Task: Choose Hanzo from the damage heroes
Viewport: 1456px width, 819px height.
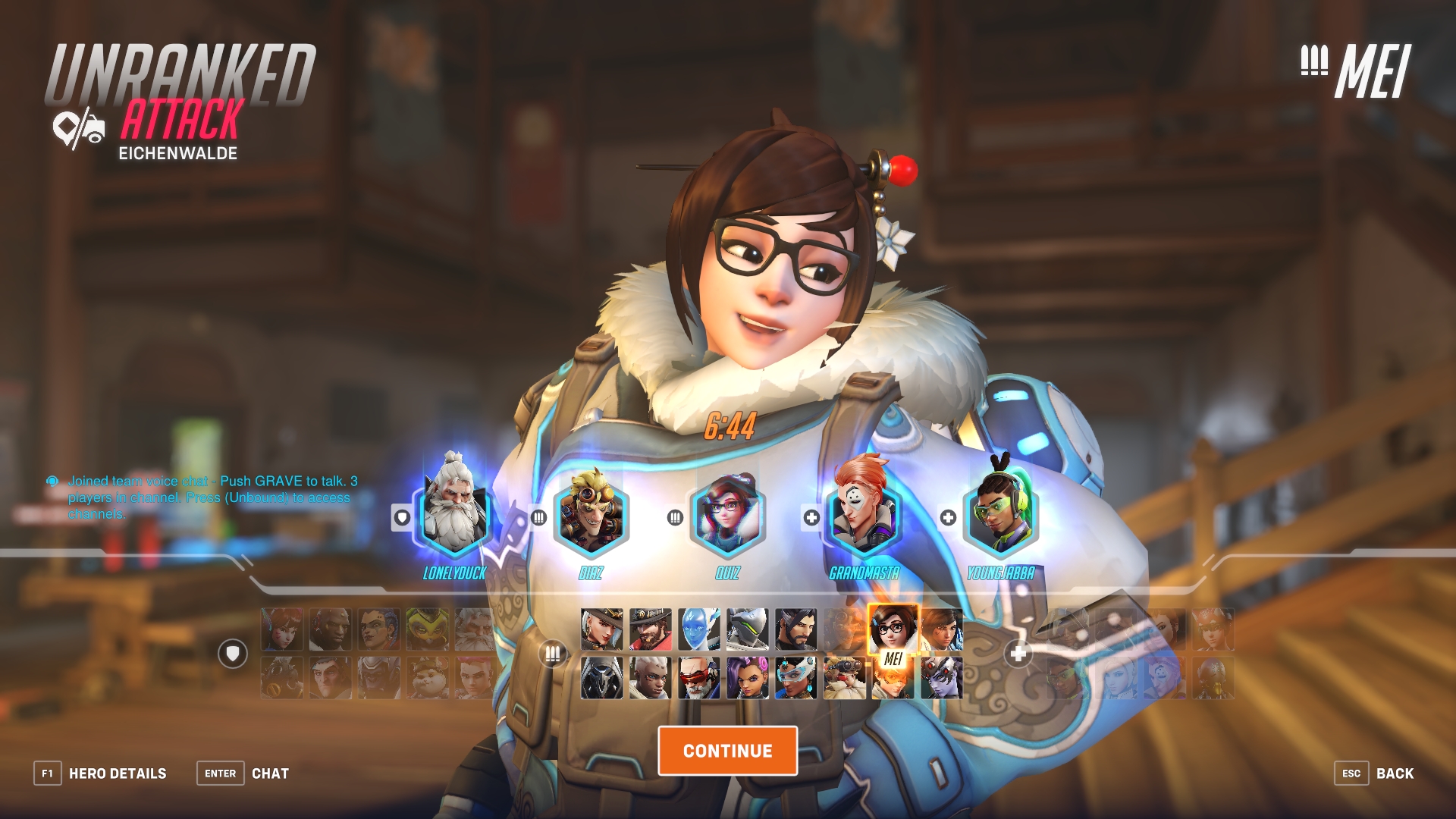Action: click(x=796, y=629)
